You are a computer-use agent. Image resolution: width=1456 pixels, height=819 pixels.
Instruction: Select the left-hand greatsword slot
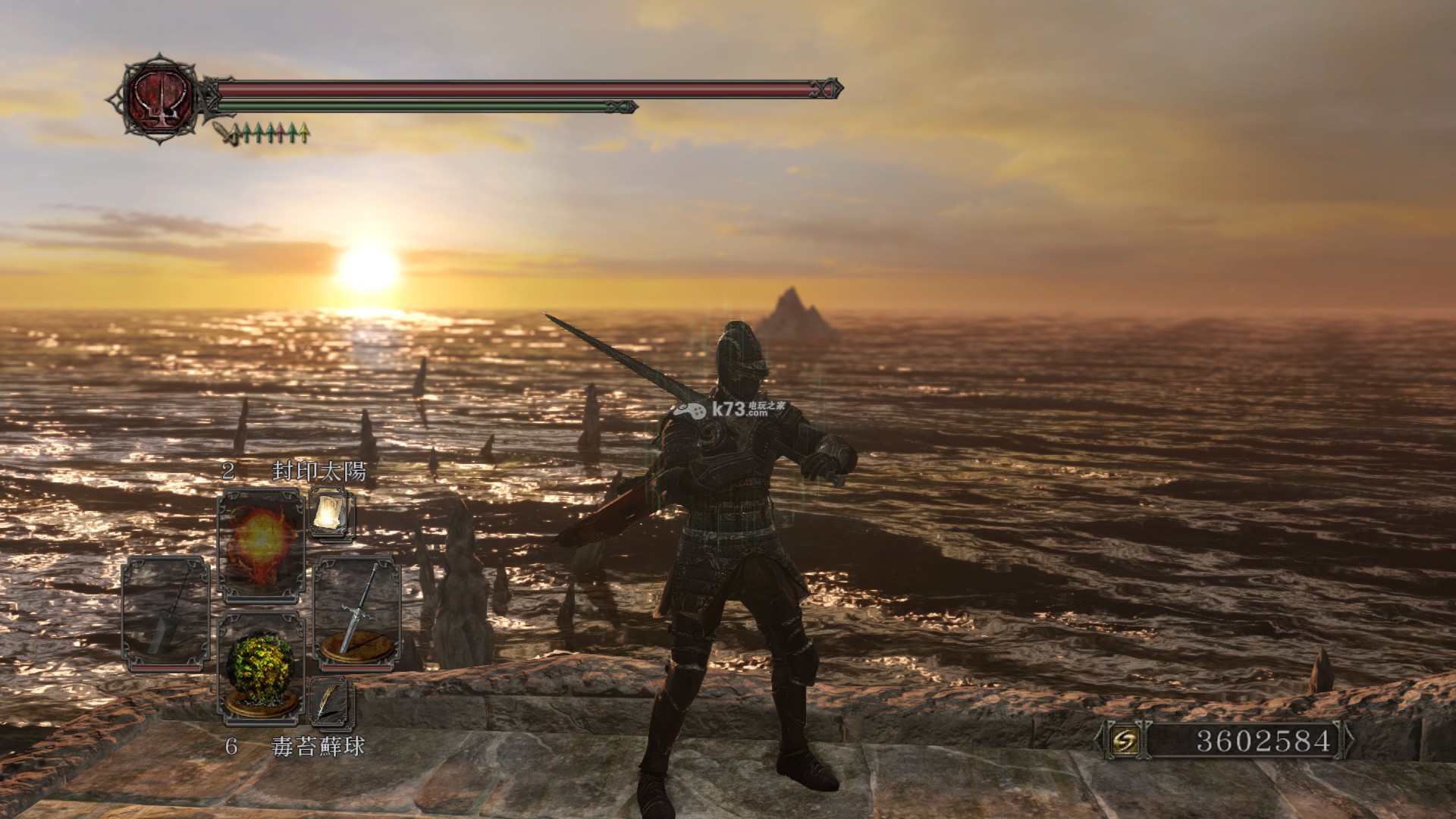click(x=165, y=613)
